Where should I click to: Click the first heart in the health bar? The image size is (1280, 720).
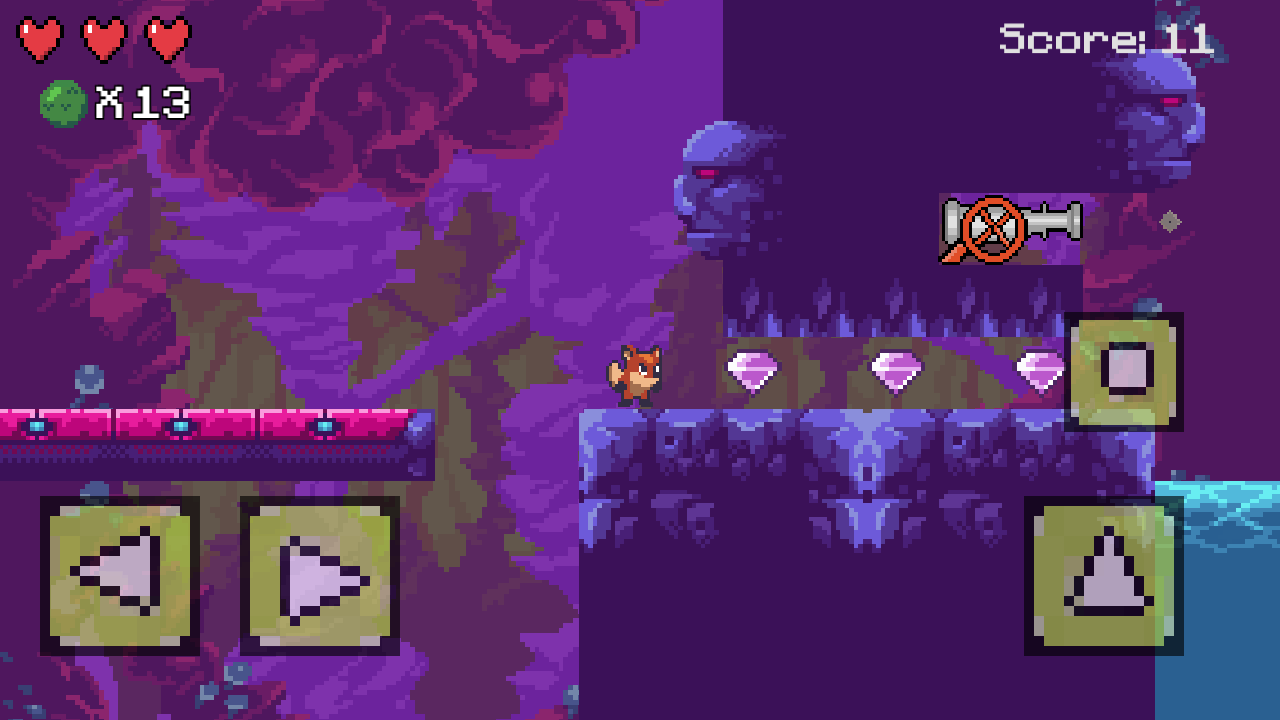38,40
